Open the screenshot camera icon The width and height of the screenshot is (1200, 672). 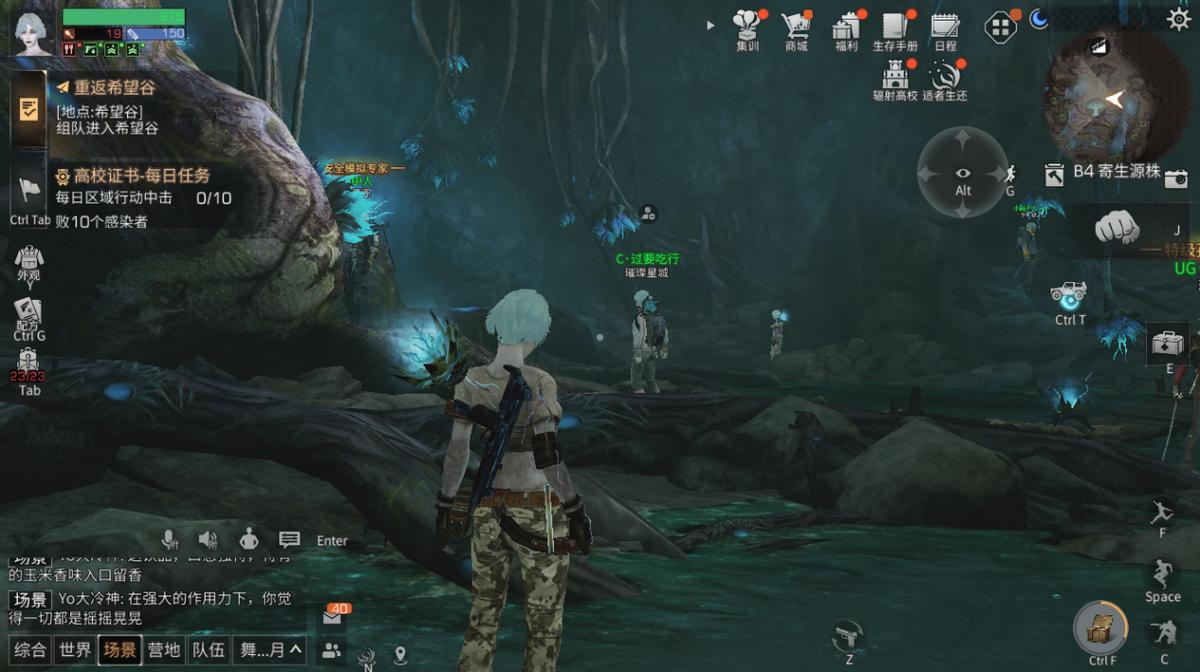point(1177,178)
